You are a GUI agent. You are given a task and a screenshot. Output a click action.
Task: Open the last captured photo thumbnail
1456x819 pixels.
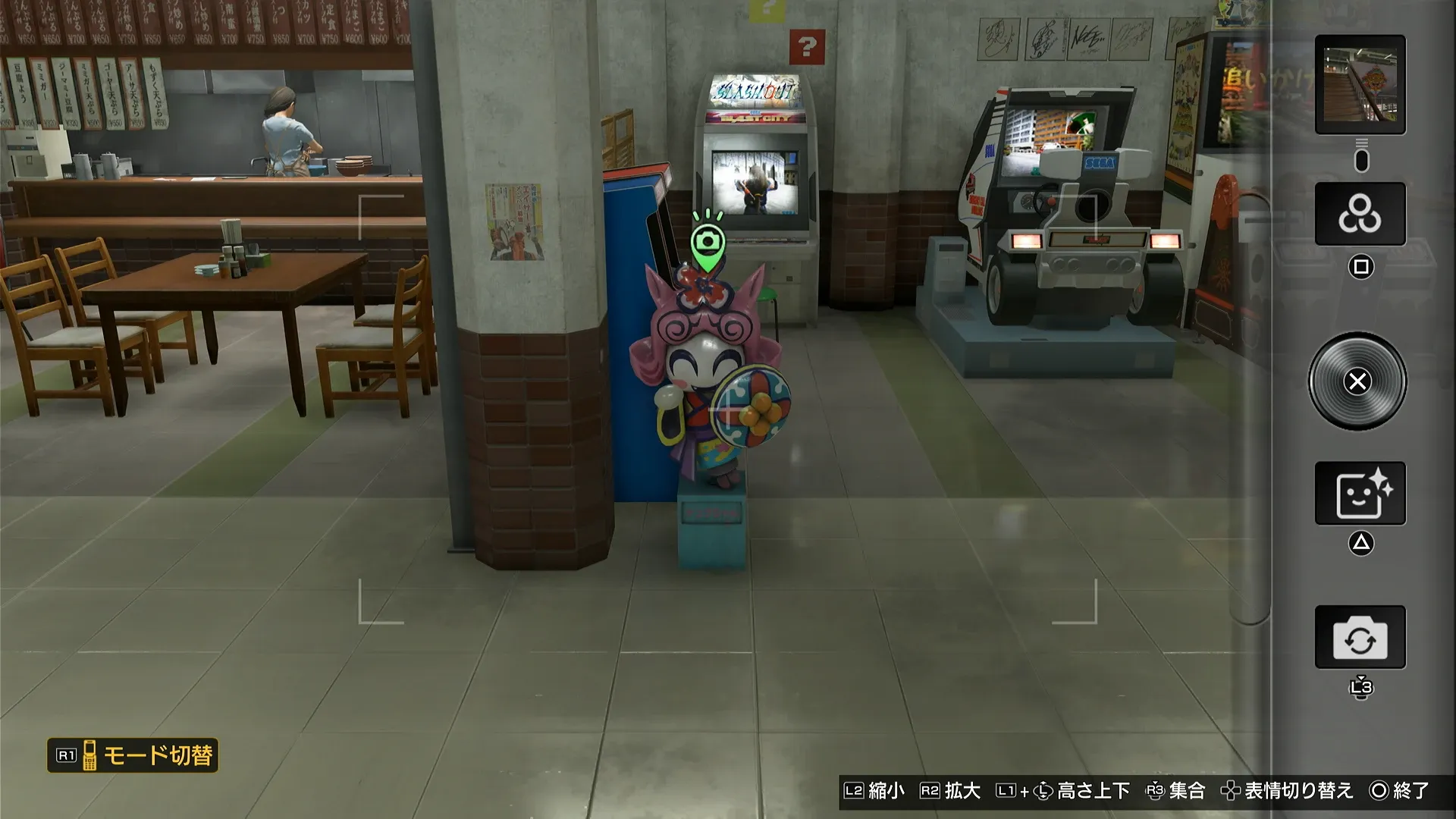coord(1360,85)
